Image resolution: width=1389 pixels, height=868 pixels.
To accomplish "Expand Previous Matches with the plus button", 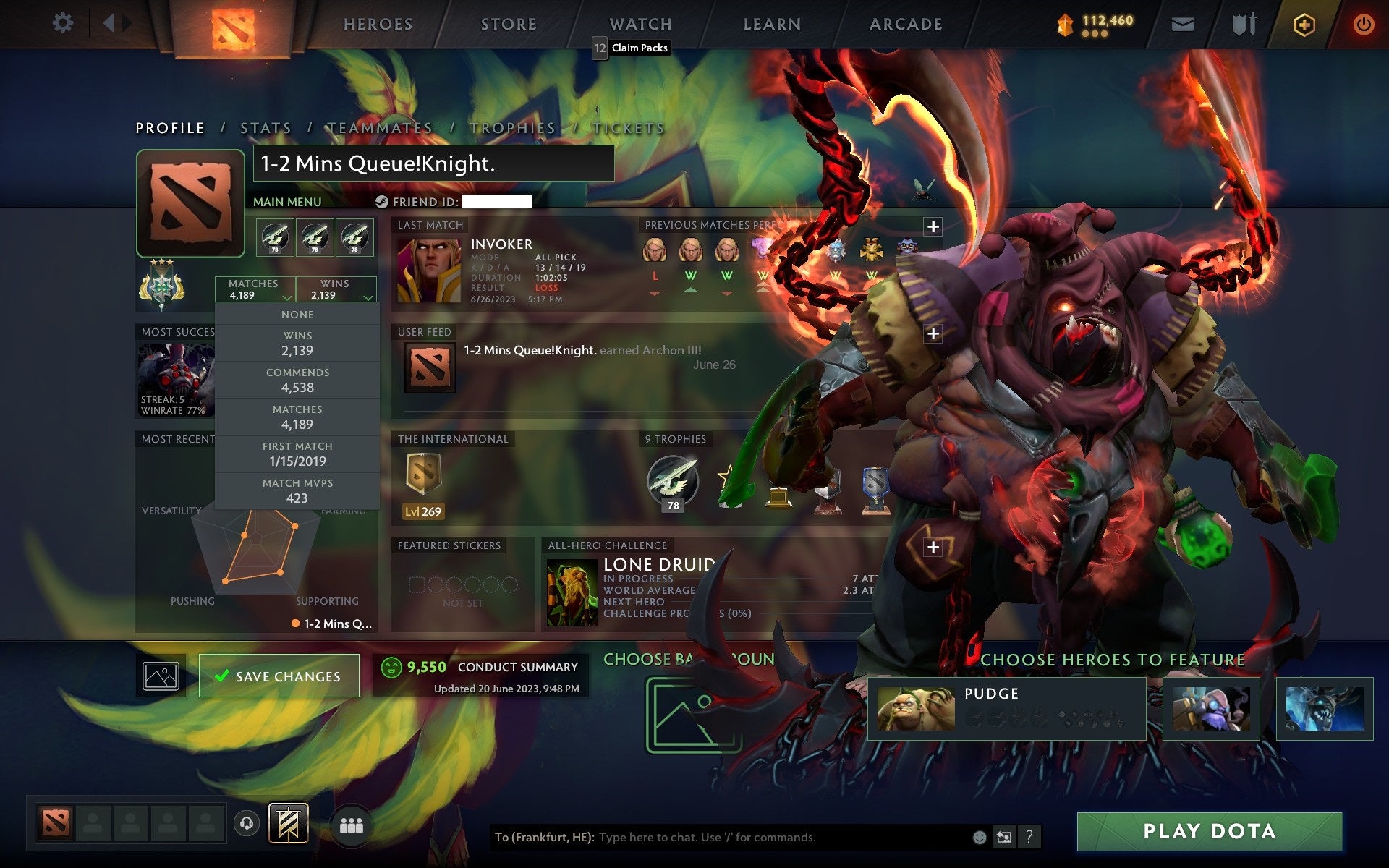I will coord(934,226).
